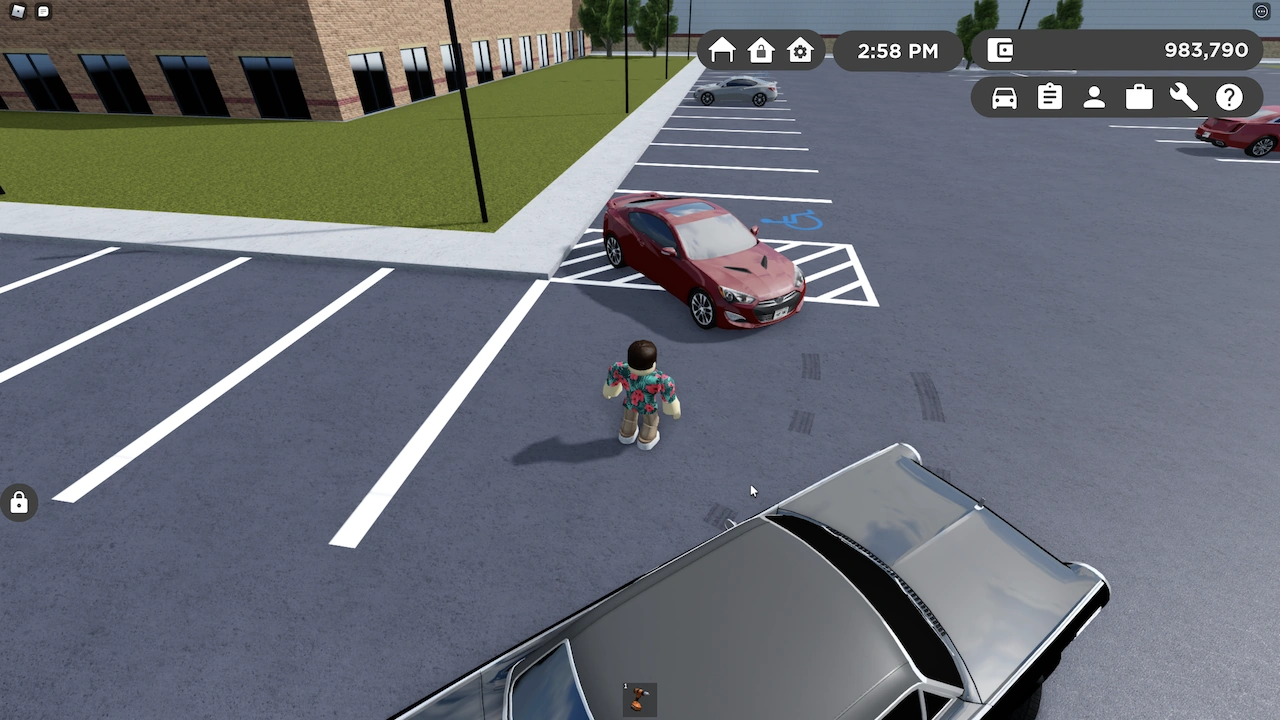Open the registration clipboard icon
Image resolution: width=1280 pixels, height=720 pixels.
coord(1049,97)
